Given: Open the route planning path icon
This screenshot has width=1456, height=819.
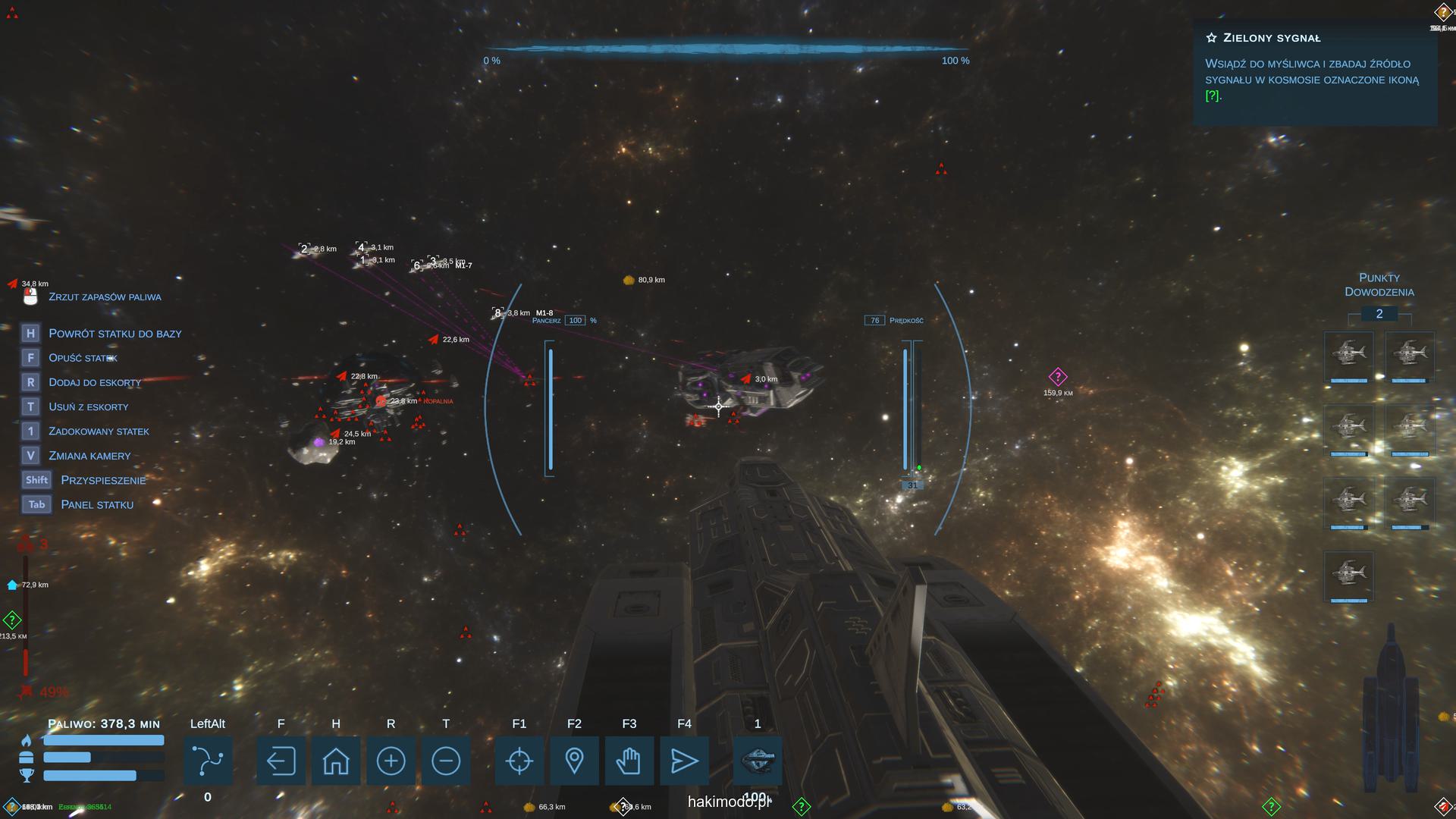Looking at the screenshot, I should pyautogui.click(x=208, y=761).
